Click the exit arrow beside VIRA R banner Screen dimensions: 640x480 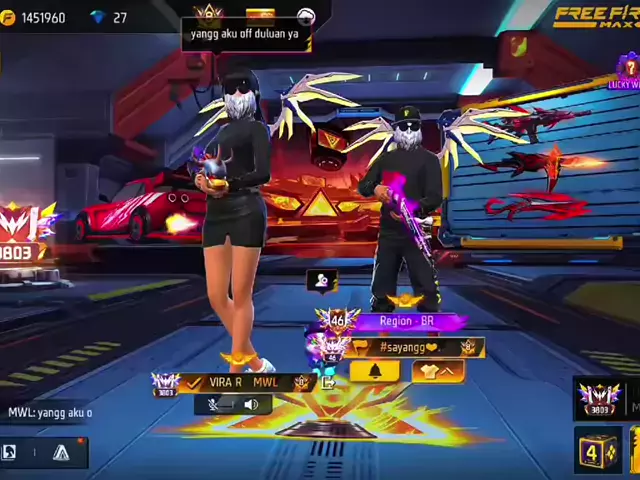(x=326, y=382)
